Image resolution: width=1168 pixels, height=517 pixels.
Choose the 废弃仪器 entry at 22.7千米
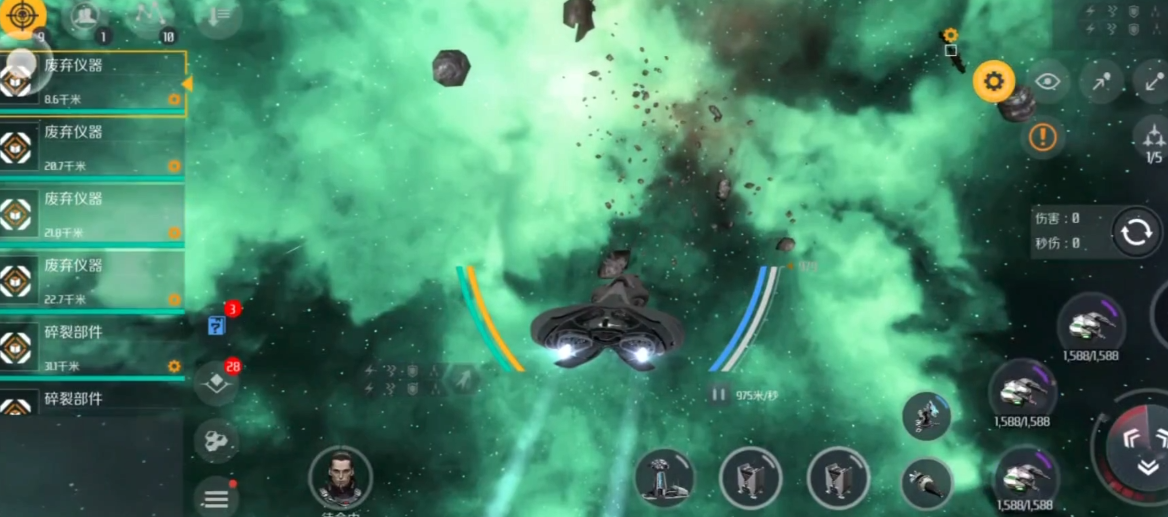(92, 279)
